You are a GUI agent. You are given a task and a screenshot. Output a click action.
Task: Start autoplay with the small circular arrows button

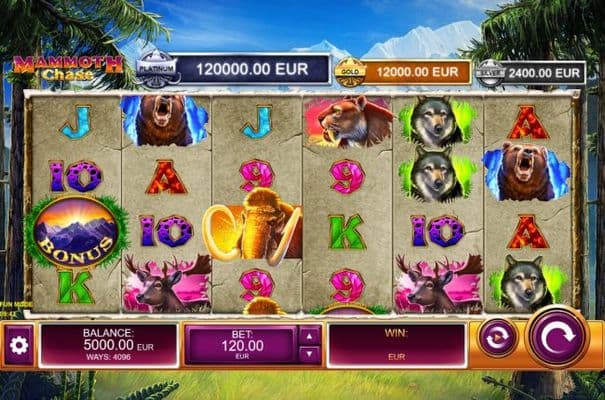click(x=497, y=337)
